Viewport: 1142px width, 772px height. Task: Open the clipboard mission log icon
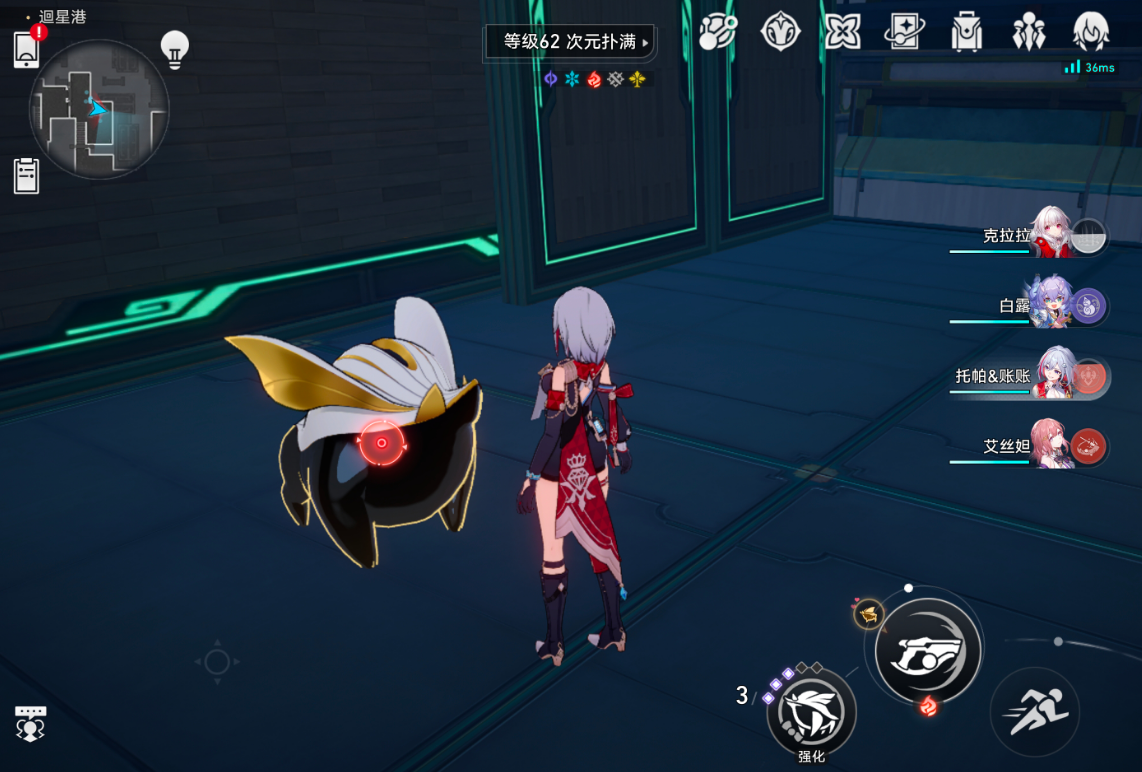coord(27,176)
